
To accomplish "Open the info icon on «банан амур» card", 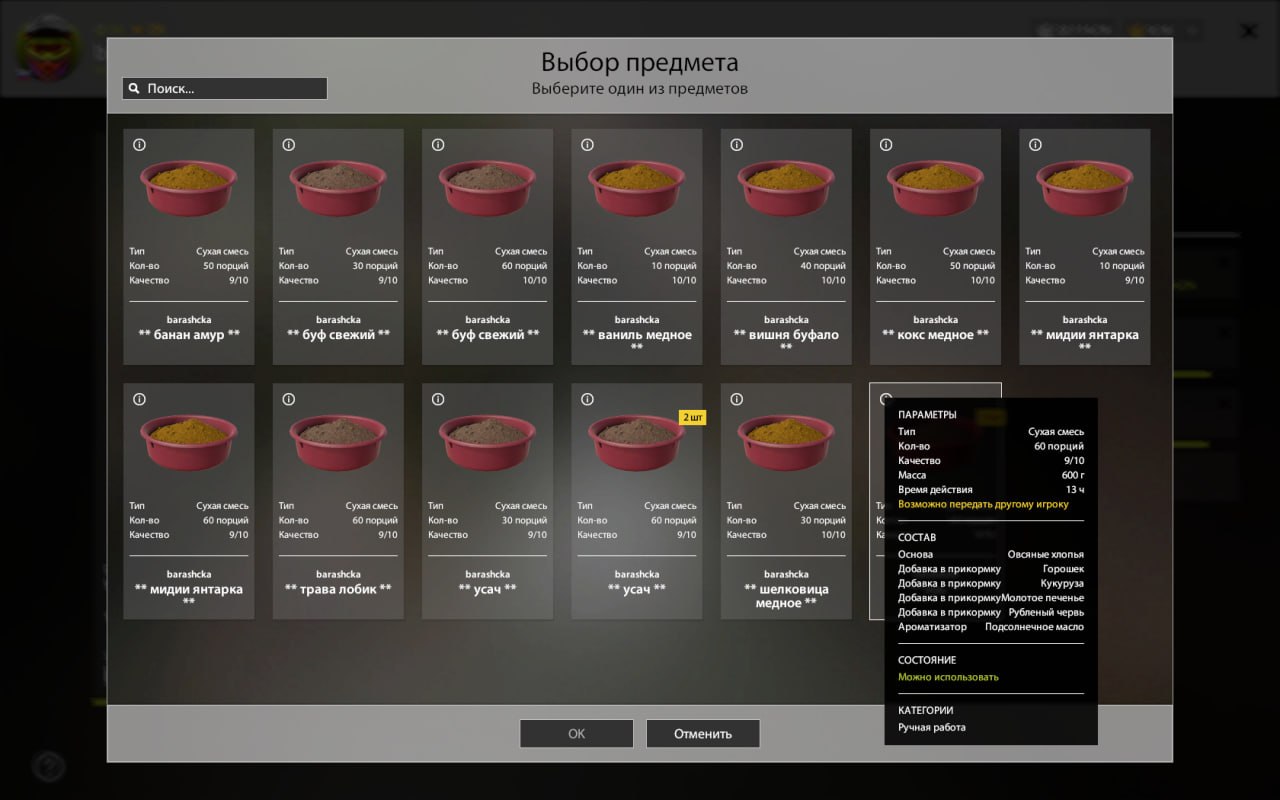I will pyautogui.click(x=140, y=145).
